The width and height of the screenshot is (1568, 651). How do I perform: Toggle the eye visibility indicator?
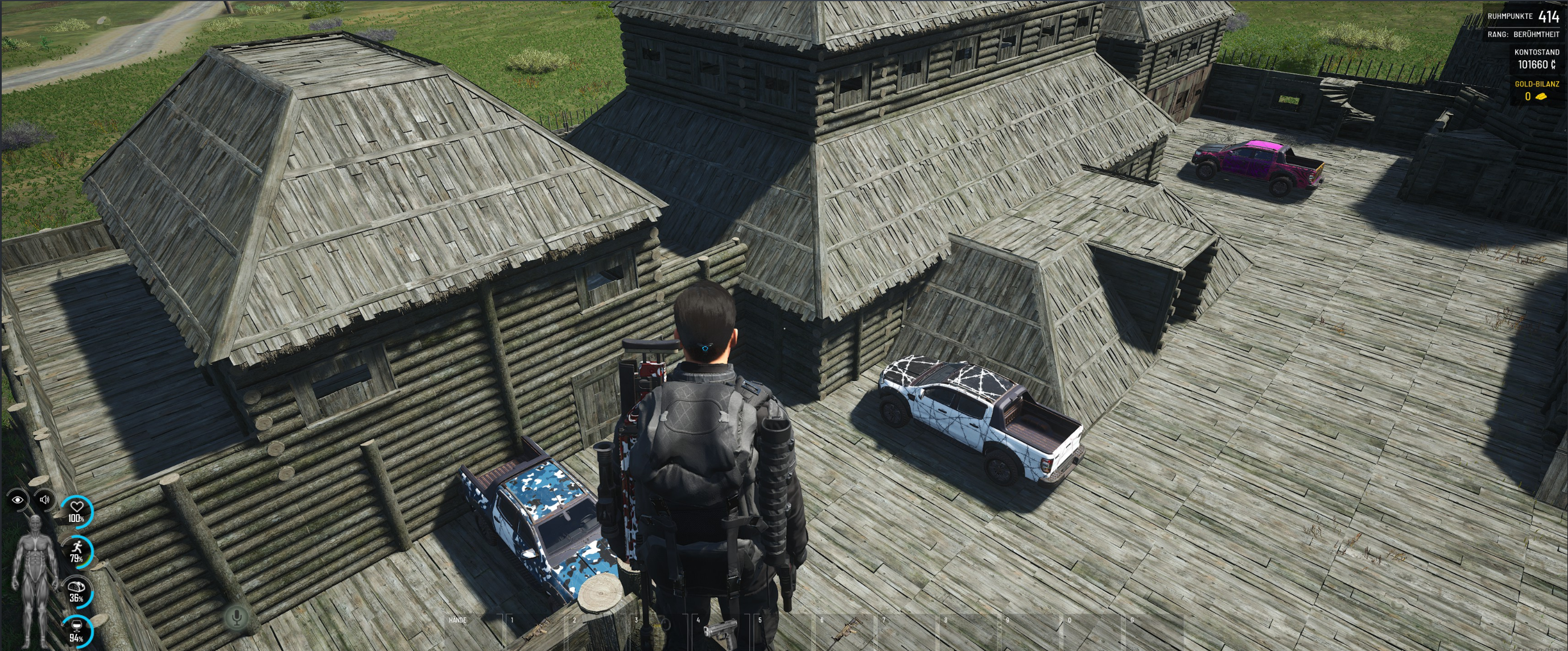point(18,500)
